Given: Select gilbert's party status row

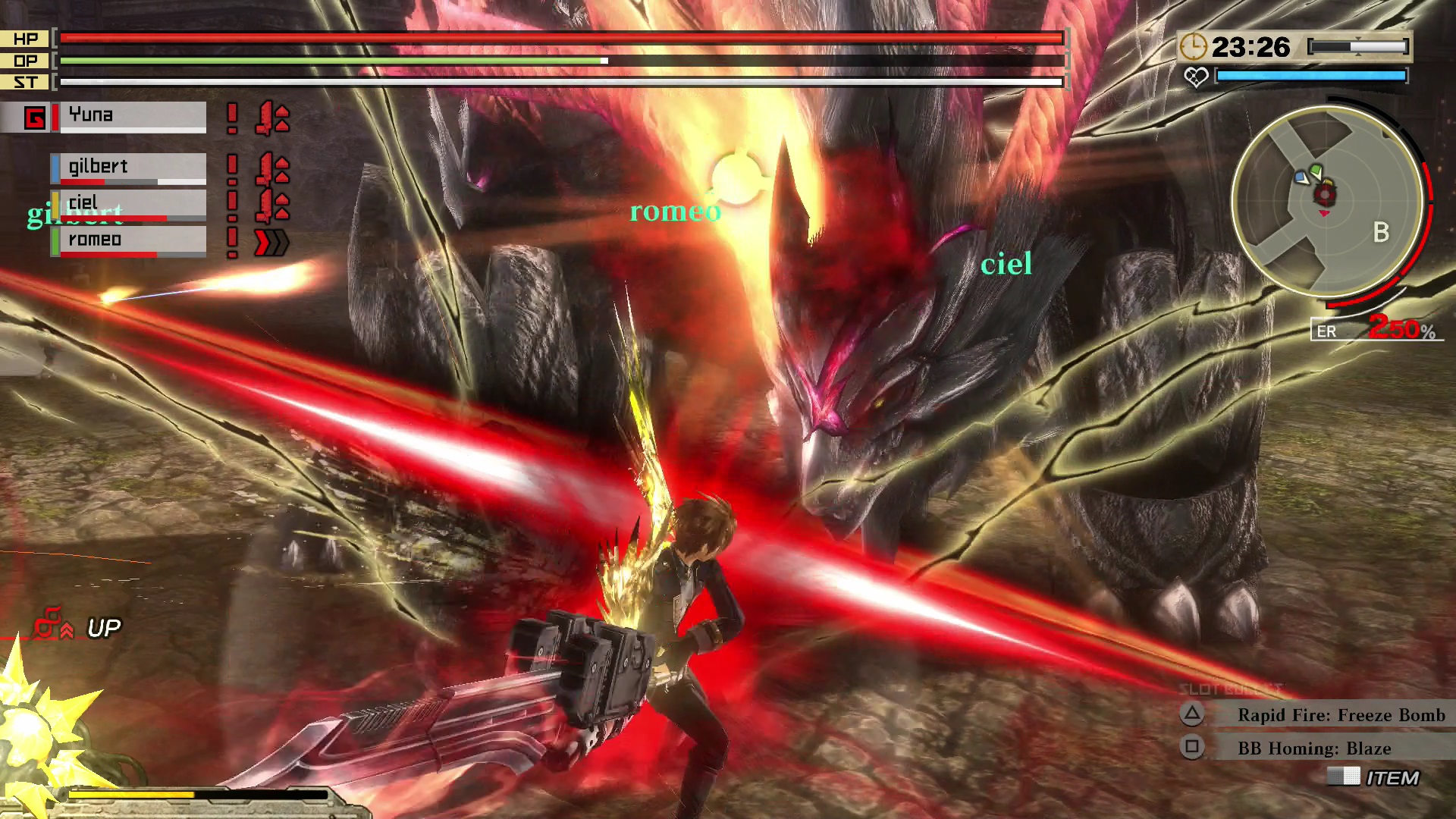Looking at the screenshot, I should pos(127,168).
